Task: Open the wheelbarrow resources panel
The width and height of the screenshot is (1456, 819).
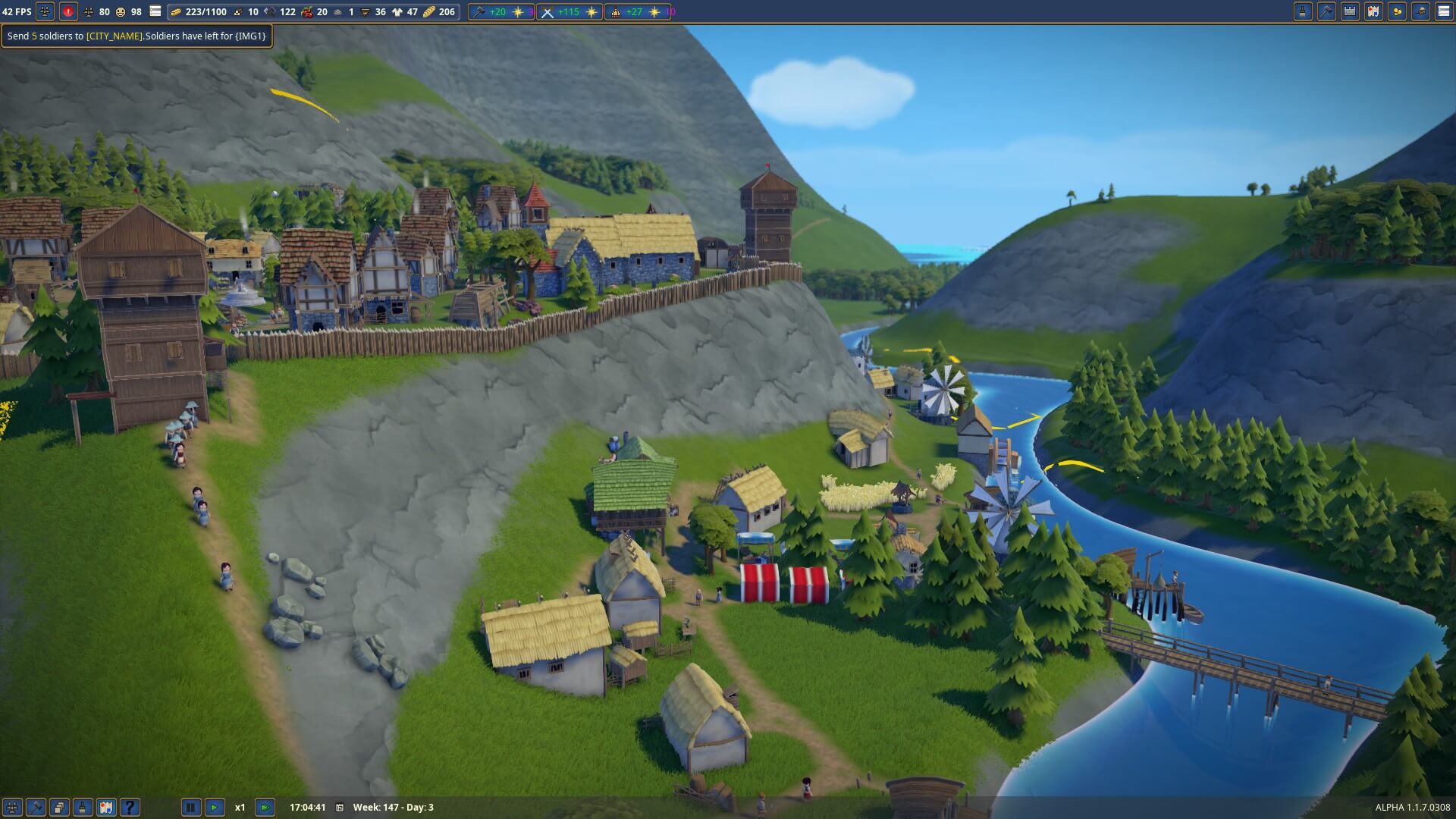Action: coord(1420,11)
